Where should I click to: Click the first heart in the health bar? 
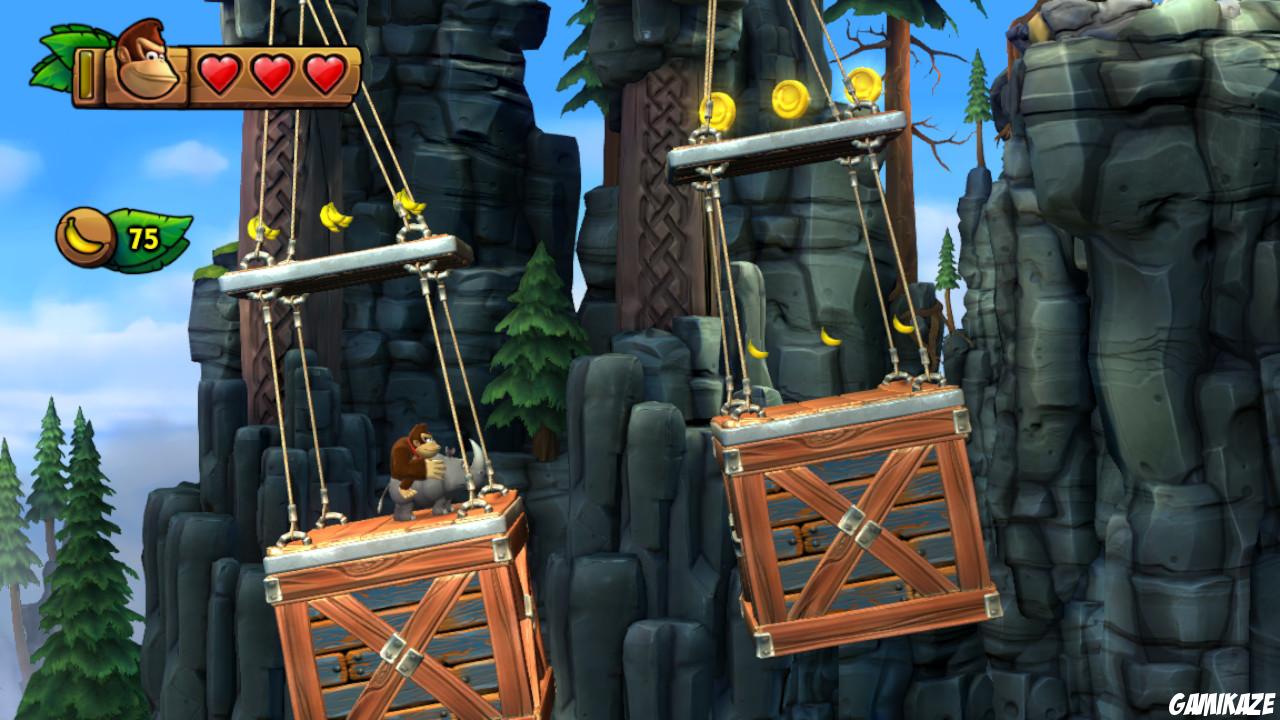(x=219, y=72)
